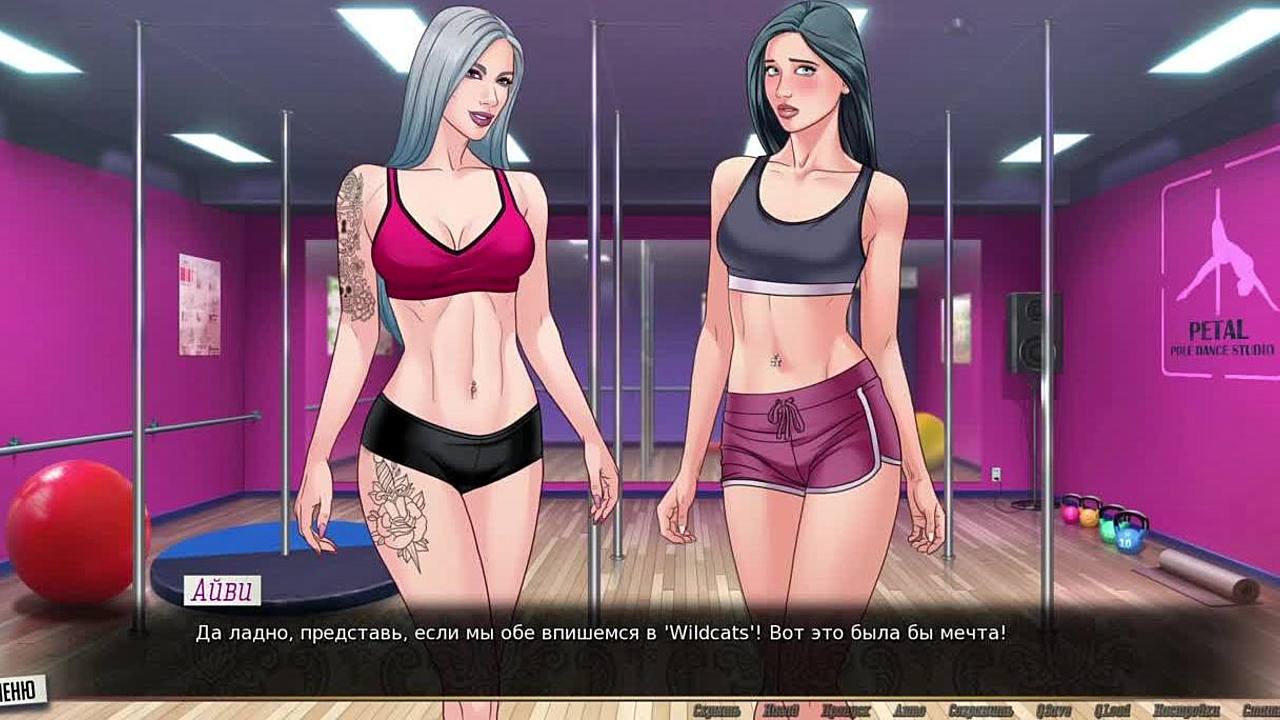The height and width of the screenshot is (720, 1280).
Task: Hide the interface with Скрыть
Action: pos(716,710)
